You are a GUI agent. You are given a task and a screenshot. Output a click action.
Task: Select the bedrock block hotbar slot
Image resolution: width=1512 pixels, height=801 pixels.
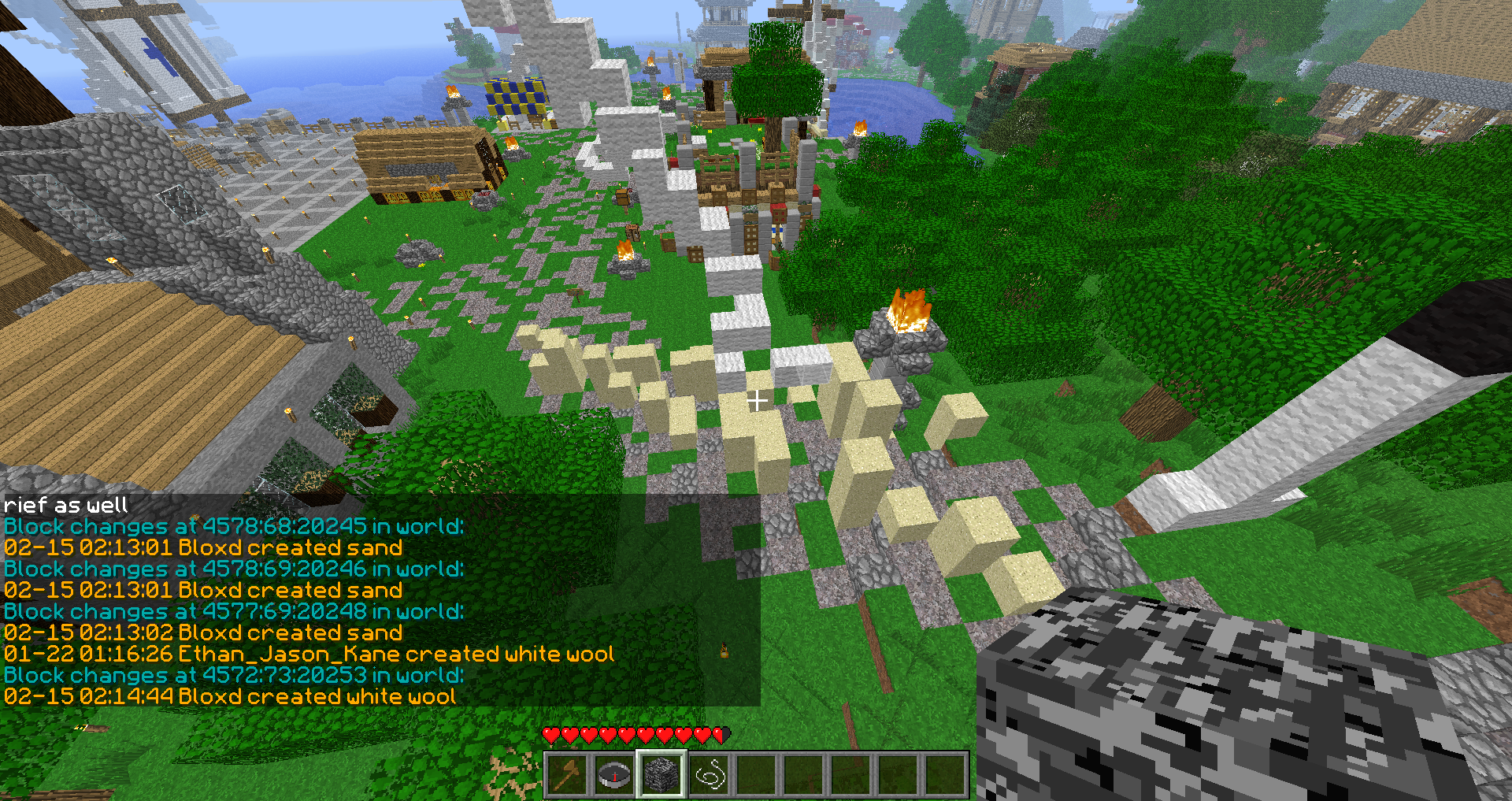coord(661,775)
